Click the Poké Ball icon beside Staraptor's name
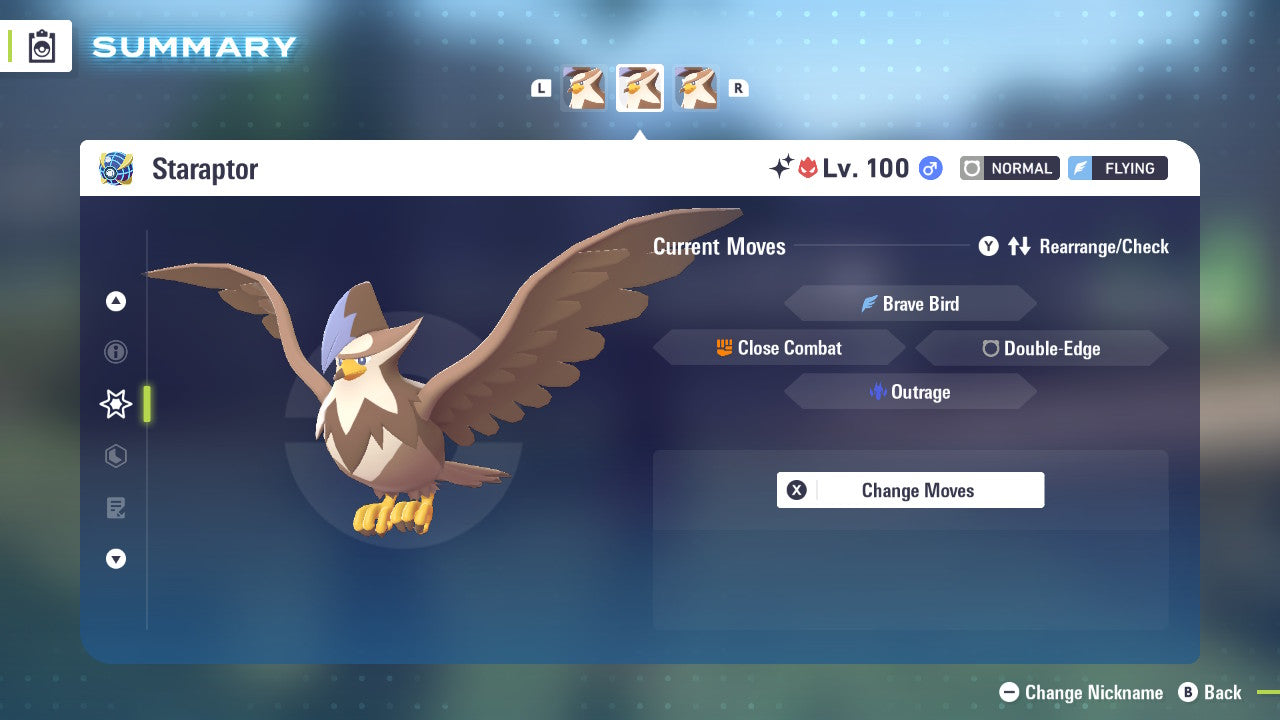This screenshot has width=1280, height=720. tap(116, 168)
